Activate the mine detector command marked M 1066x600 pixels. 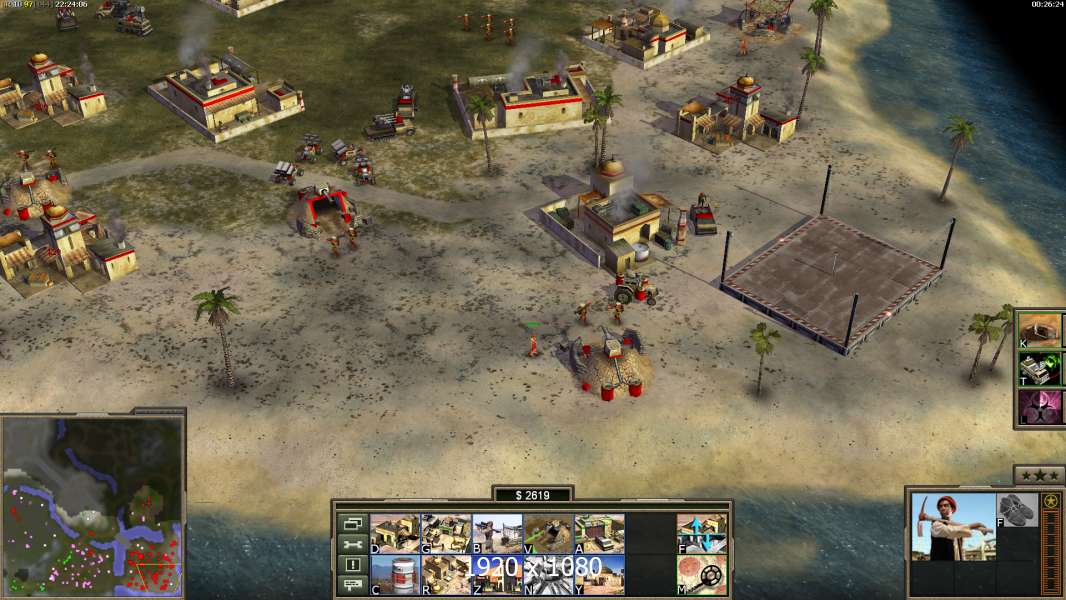coord(701,575)
